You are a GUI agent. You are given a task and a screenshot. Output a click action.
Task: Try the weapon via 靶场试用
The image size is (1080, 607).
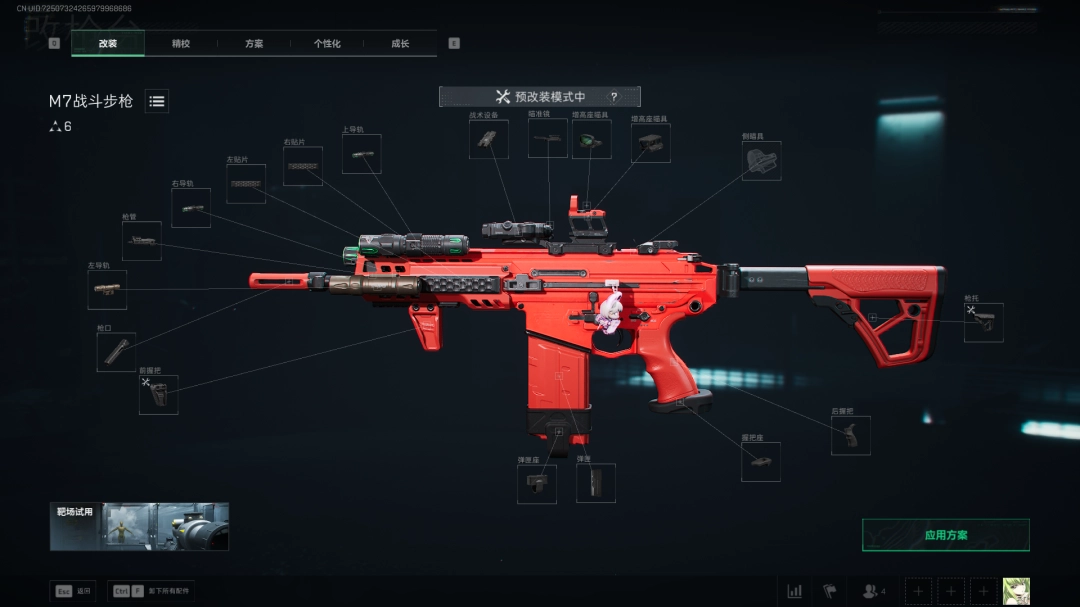(x=139, y=527)
